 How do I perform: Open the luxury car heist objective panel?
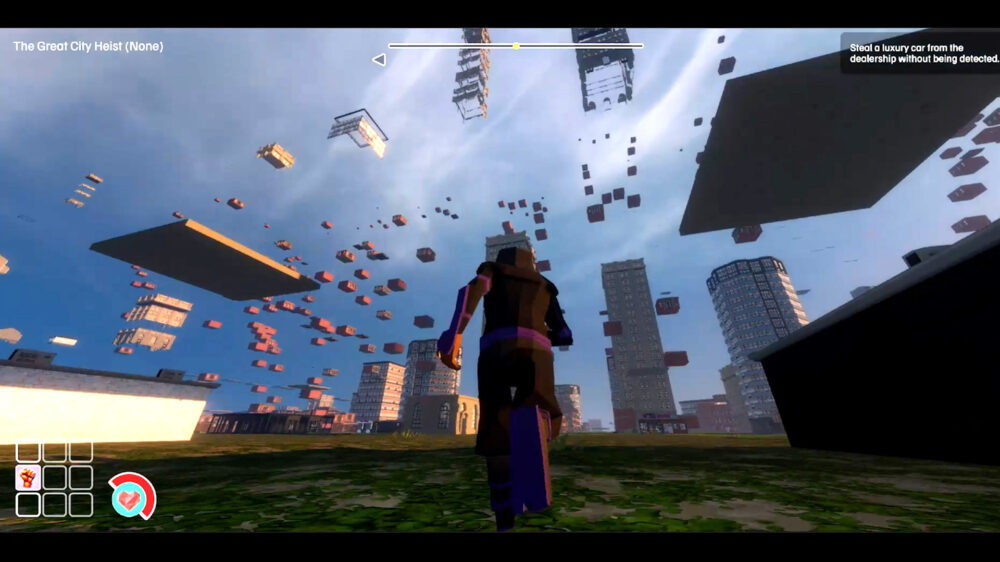pos(919,53)
